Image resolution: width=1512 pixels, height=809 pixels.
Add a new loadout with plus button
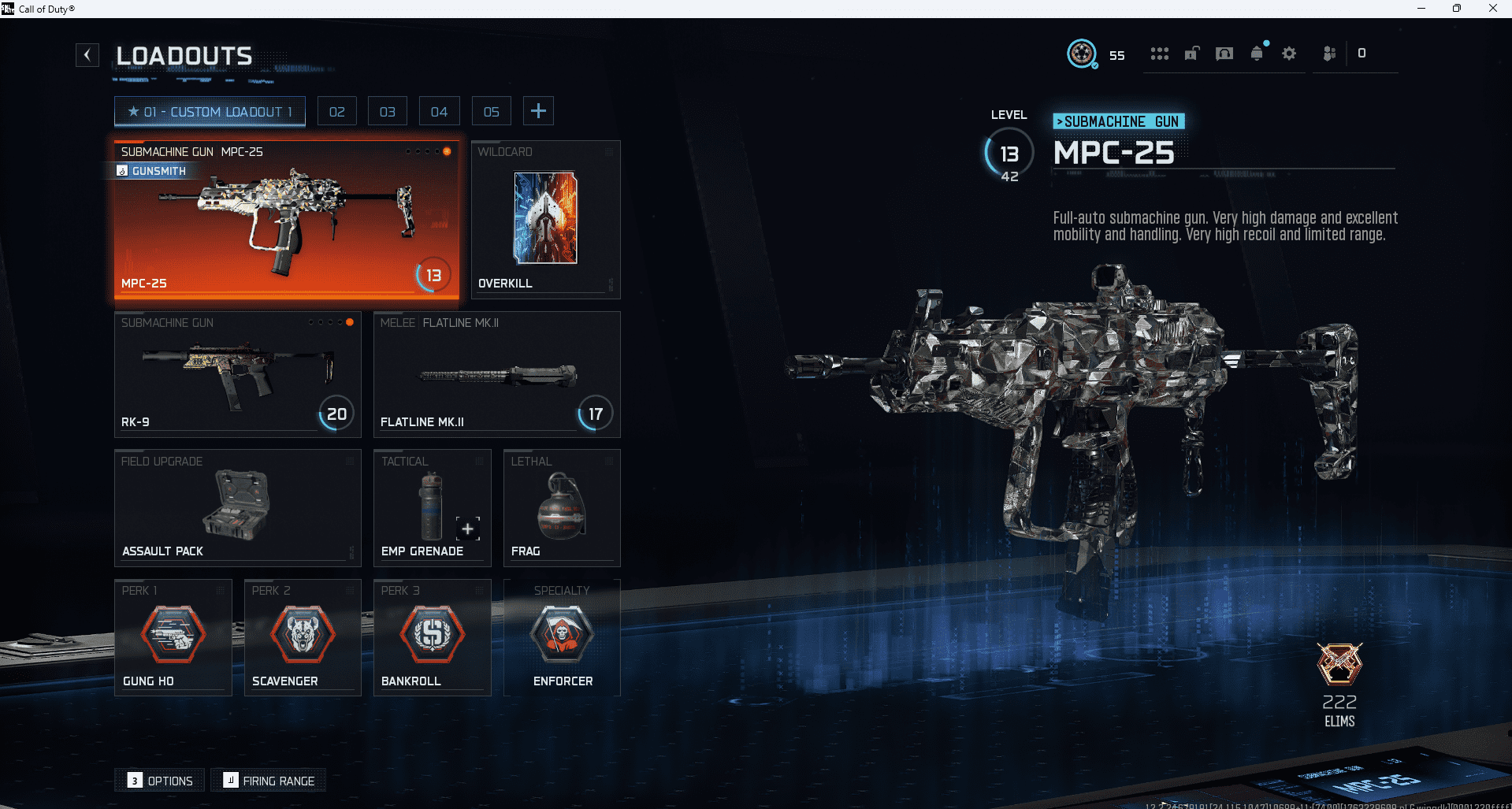(x=538, y=110)
